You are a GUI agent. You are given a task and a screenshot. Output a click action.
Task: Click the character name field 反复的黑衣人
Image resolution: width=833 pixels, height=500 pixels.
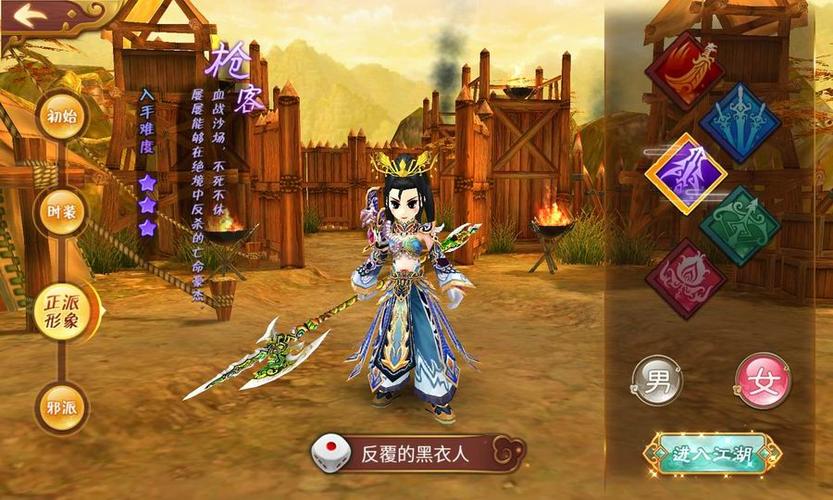[428, 455]
